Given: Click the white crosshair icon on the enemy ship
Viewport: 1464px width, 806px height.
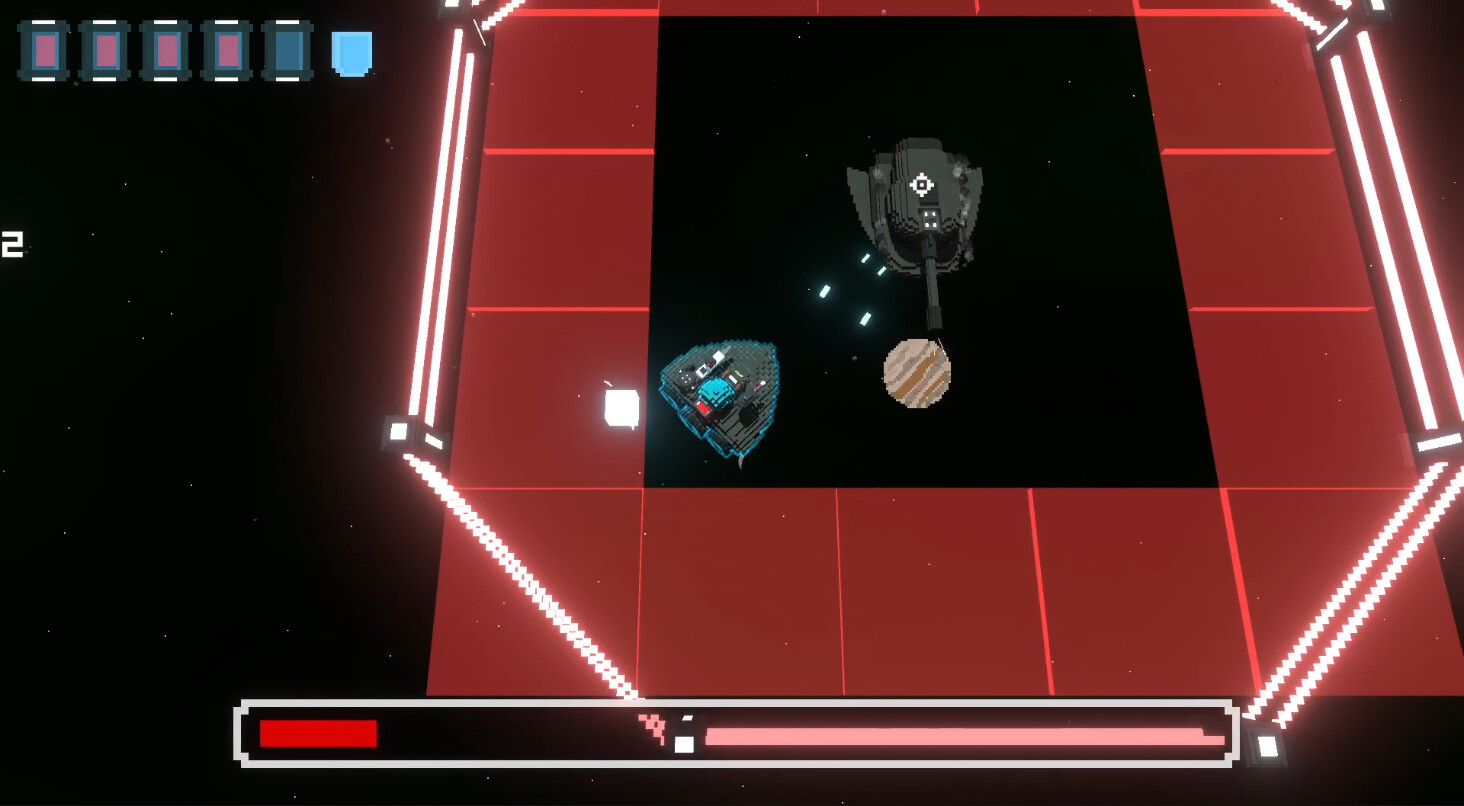Looking at the screenshot, I should (921, 184).
